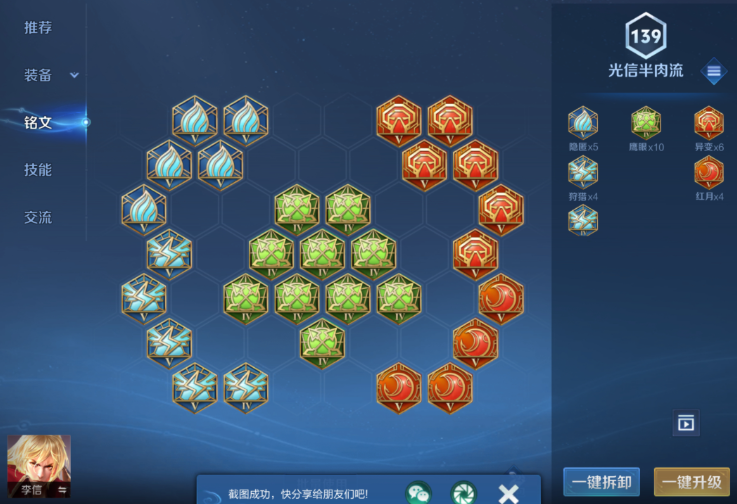Image resolution: width=737 pixels, height=504 pixels.
Task: Switch hero via 李信 portrait
Action: click(39, 468)
